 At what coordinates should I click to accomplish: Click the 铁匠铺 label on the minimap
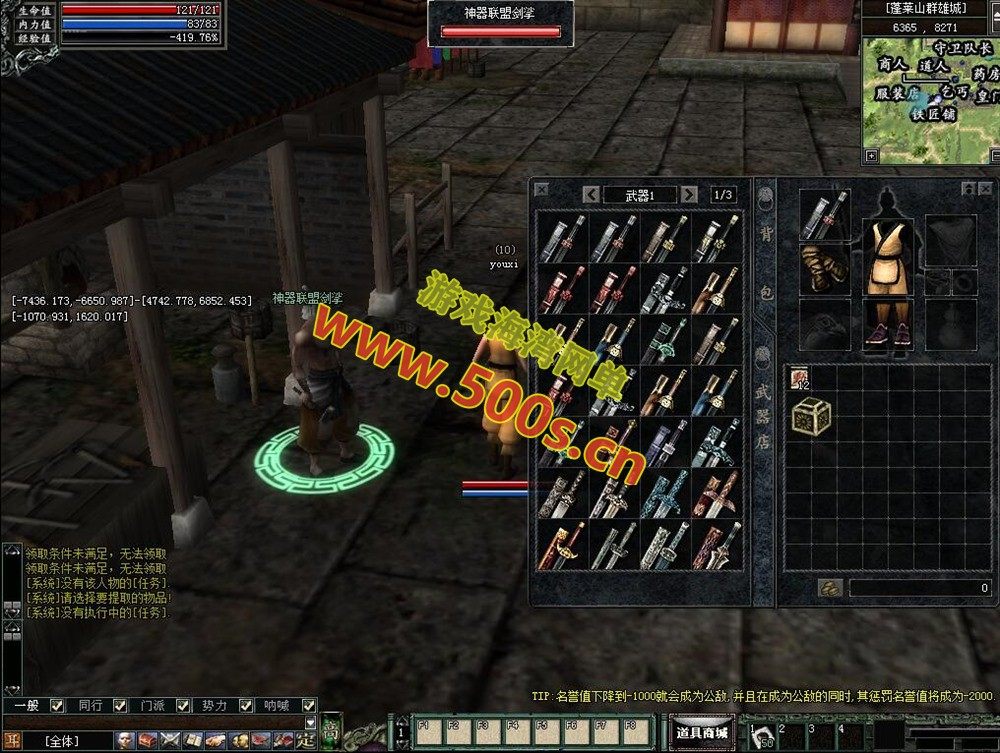(x=932, y=114)
